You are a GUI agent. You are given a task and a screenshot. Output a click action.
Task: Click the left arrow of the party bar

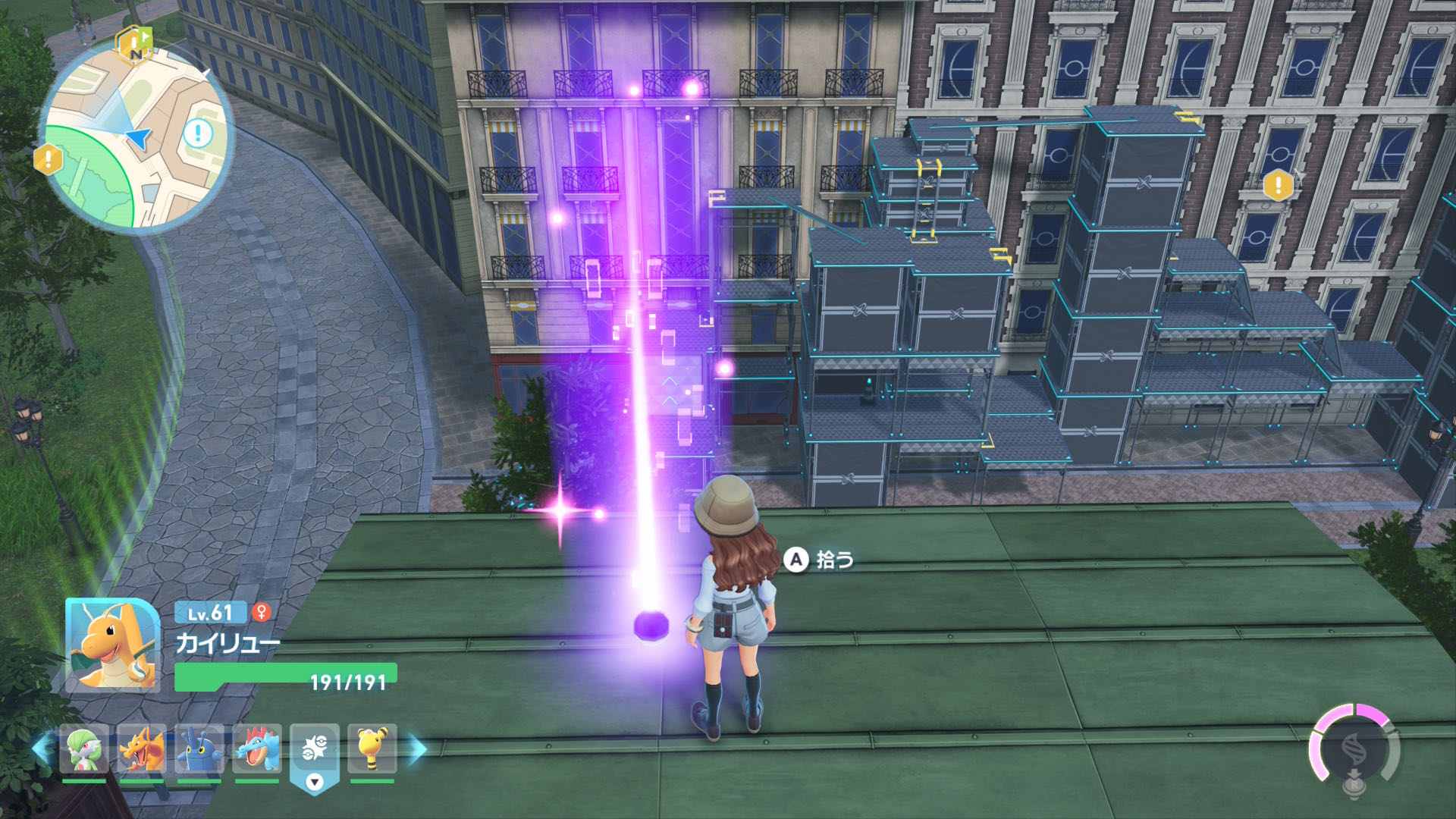pos(42,748)
